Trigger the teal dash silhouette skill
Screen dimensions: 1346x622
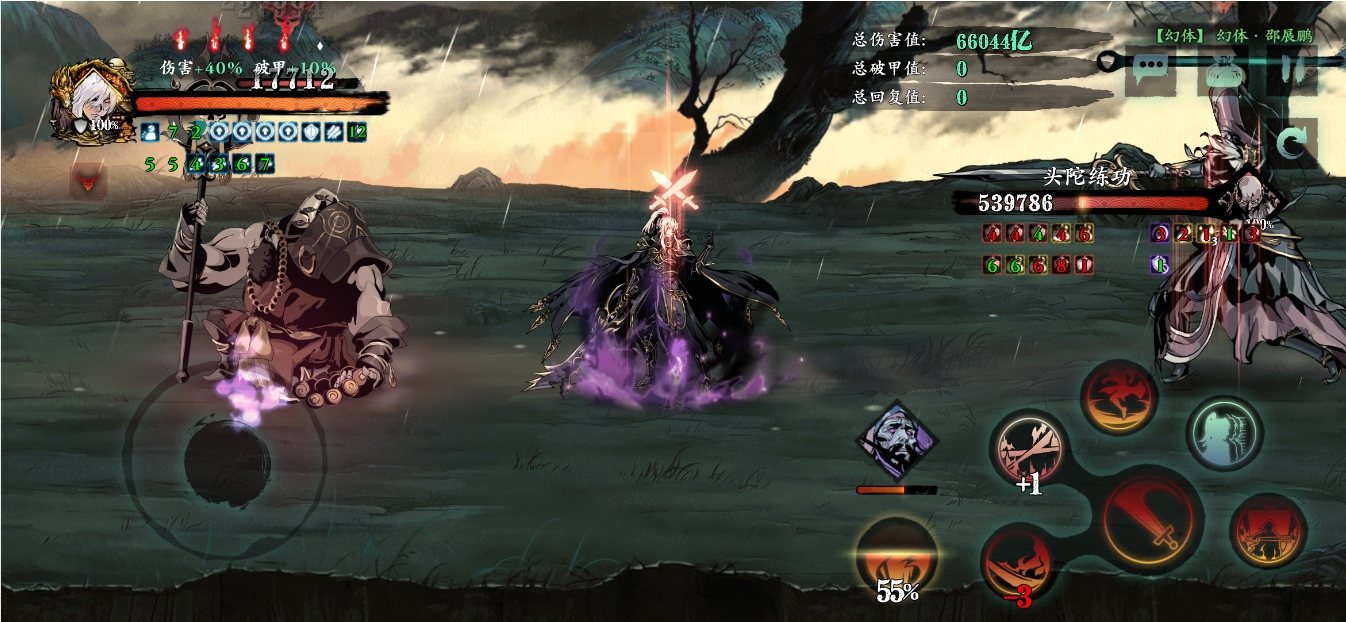(x=1225, y=432)
